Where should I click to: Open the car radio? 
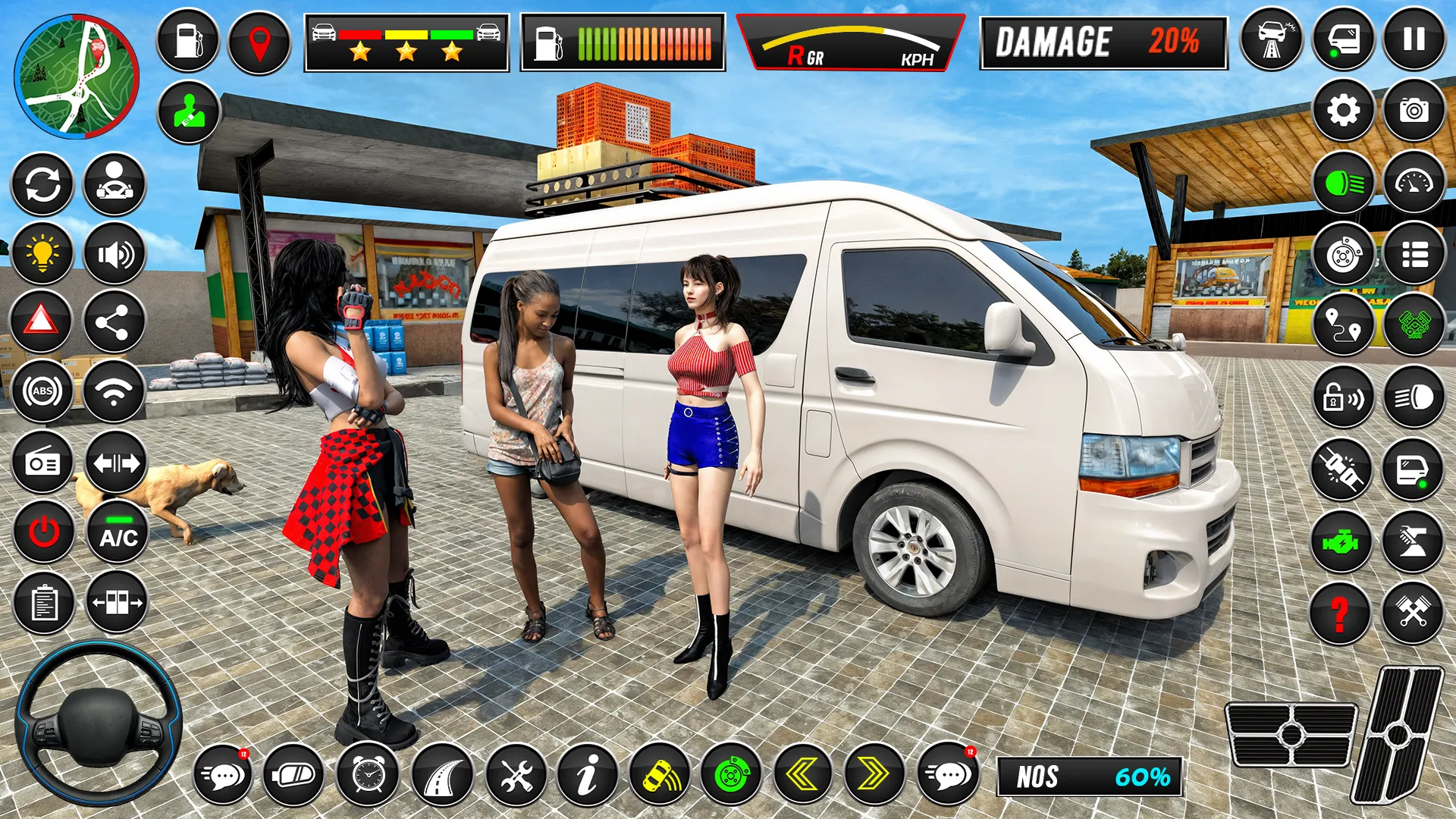click(43, 463)
